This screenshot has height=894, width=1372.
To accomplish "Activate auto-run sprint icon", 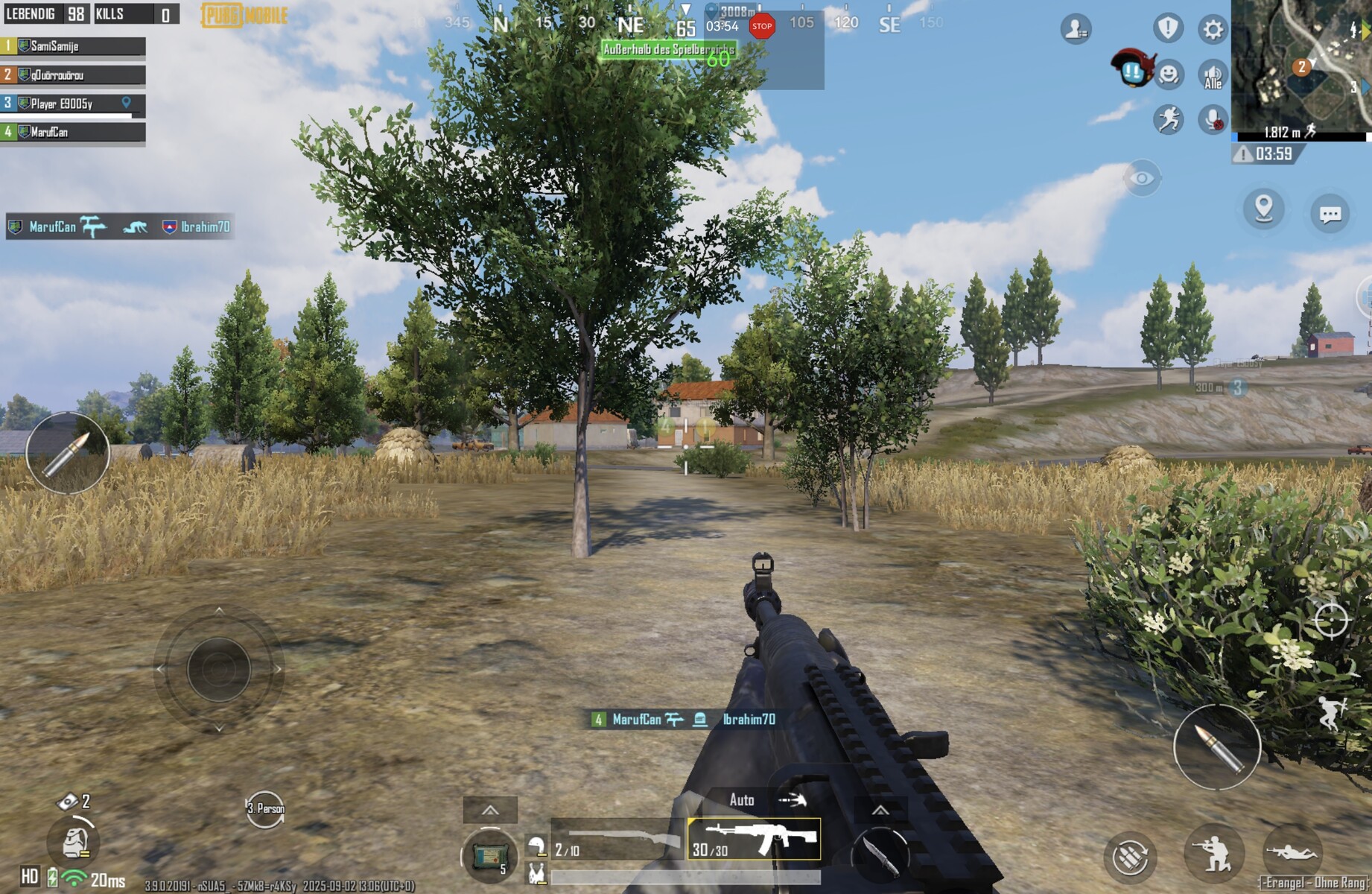I will (x=1169, y=119).
